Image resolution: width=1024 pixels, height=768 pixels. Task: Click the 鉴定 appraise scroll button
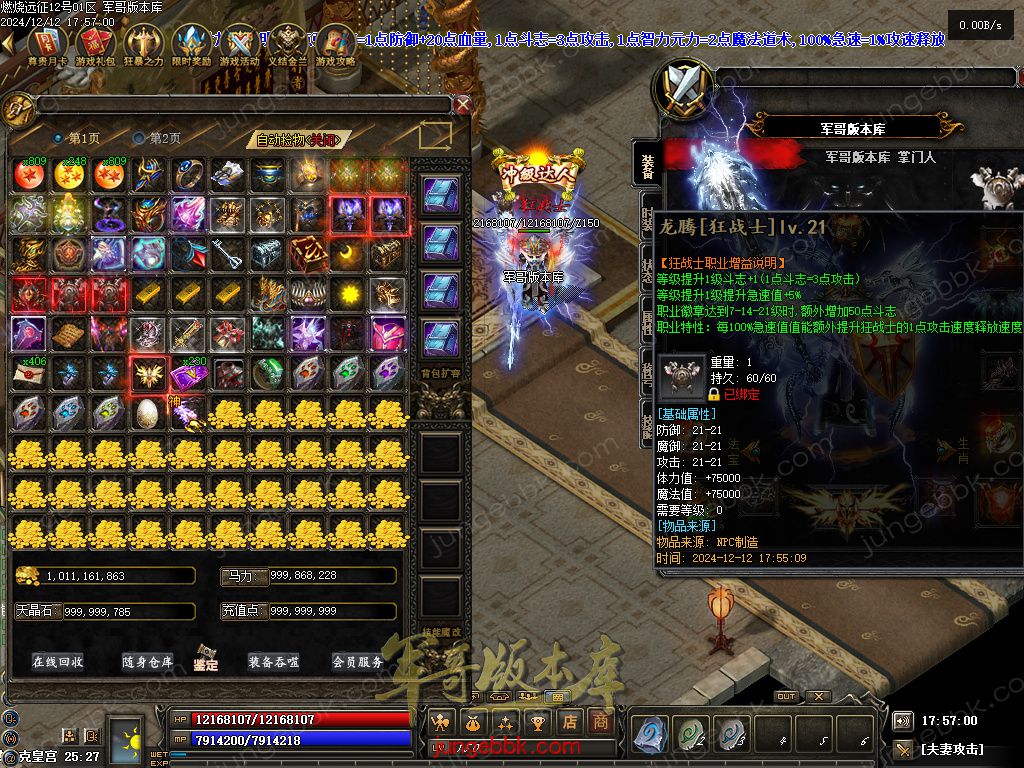(x=207, y=658)
